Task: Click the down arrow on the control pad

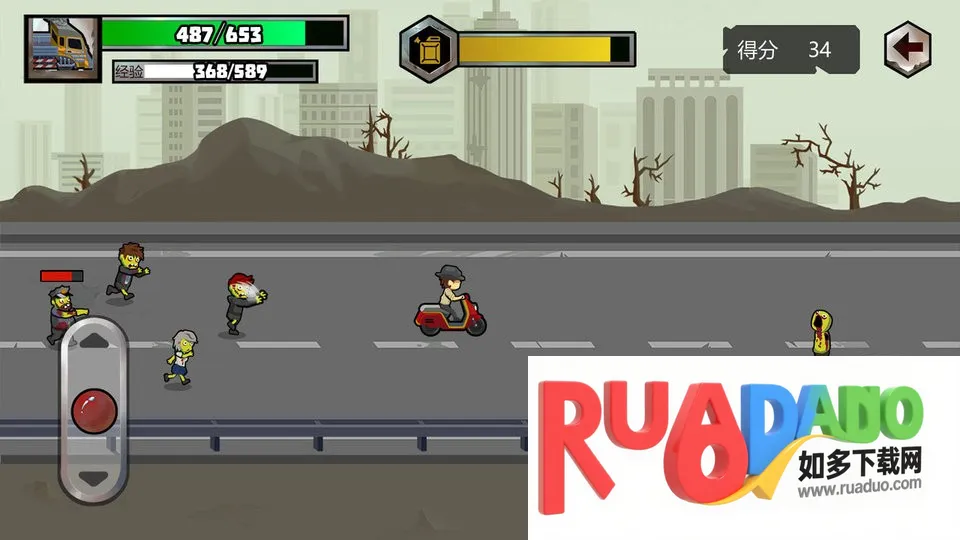Action: point(94,478)
